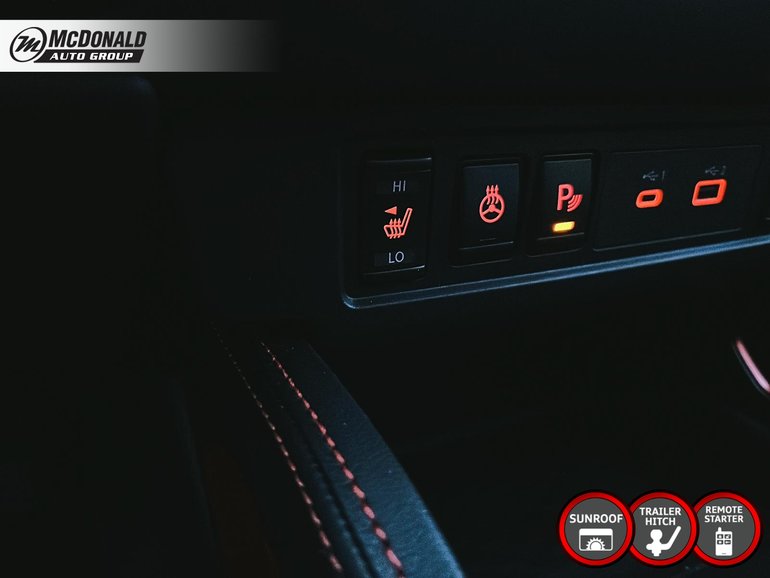Select the Sunroof feature badge
Image resolution: width=770 pixels, height=578 pixels.
(x=595, y=529)
